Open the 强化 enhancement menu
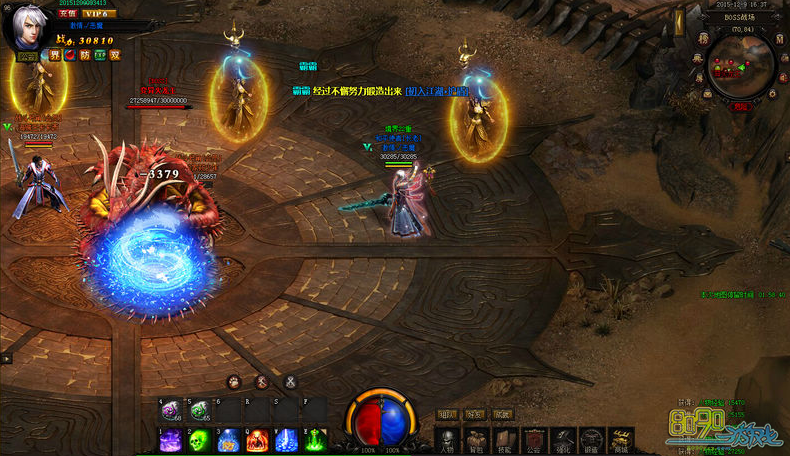This screenshot has height=456, width=790. click(565, 441)
